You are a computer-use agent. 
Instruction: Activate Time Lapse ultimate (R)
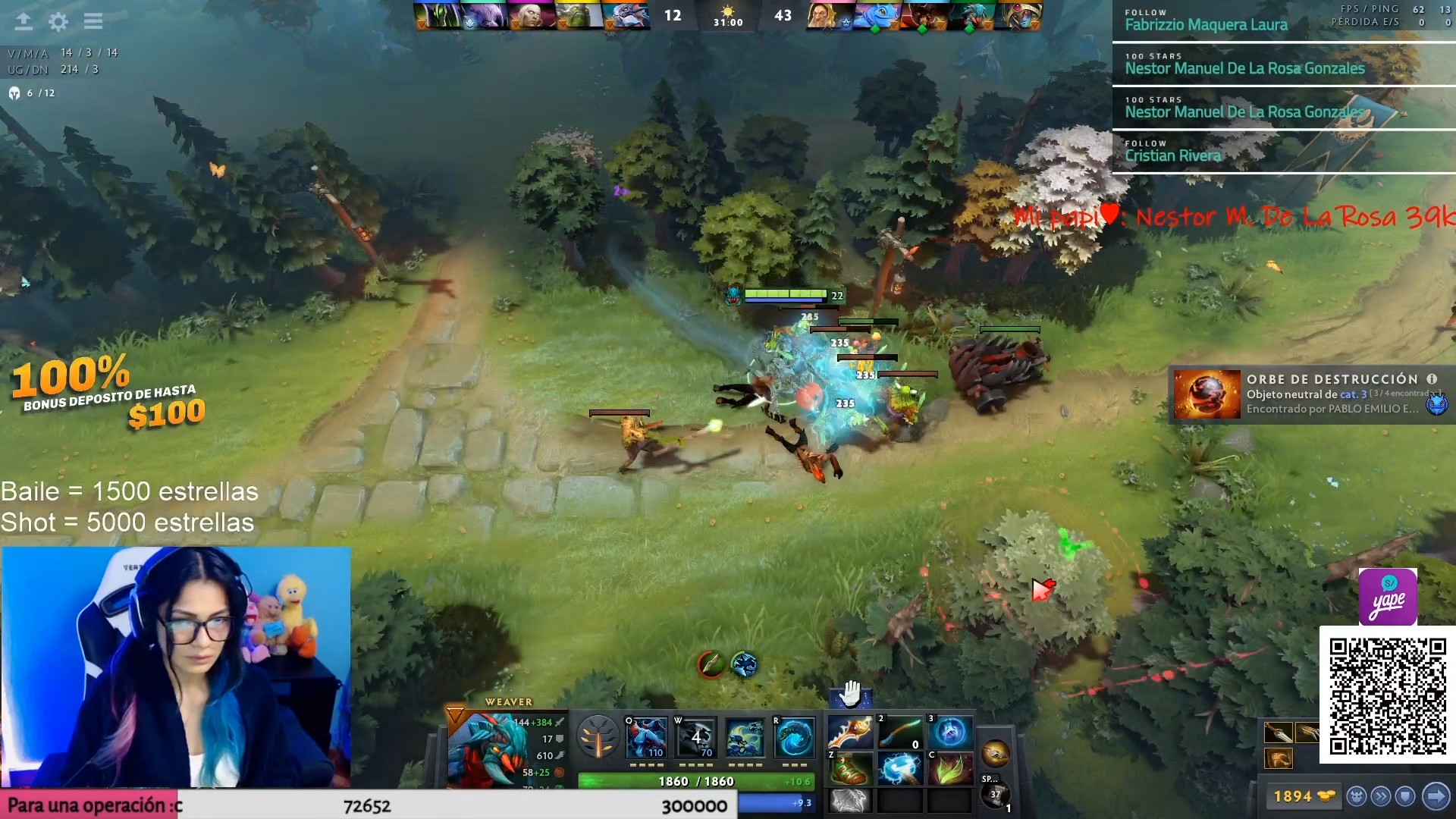tap(794, 737)
